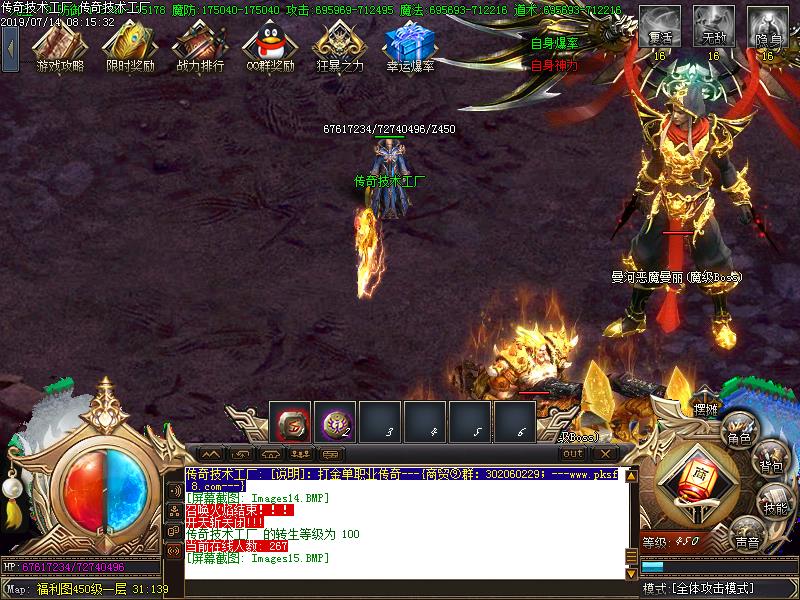This screenshot has height=600, width=800.
Task: Select the 自身神力 red text option
Action: pyautogui.click(x=553, y=65)
